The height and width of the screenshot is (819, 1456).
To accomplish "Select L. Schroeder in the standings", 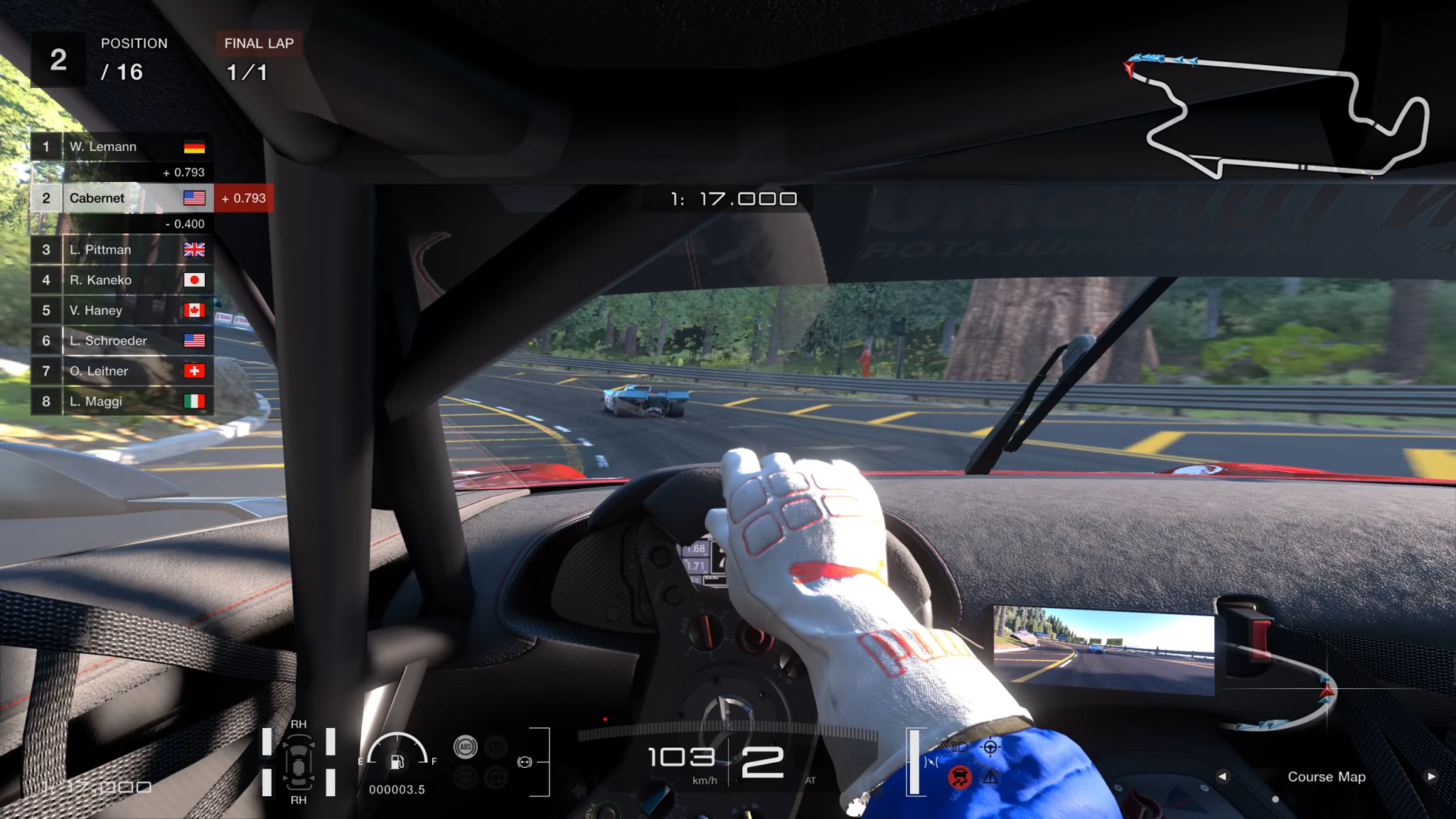I will click(x=121, y=341).
